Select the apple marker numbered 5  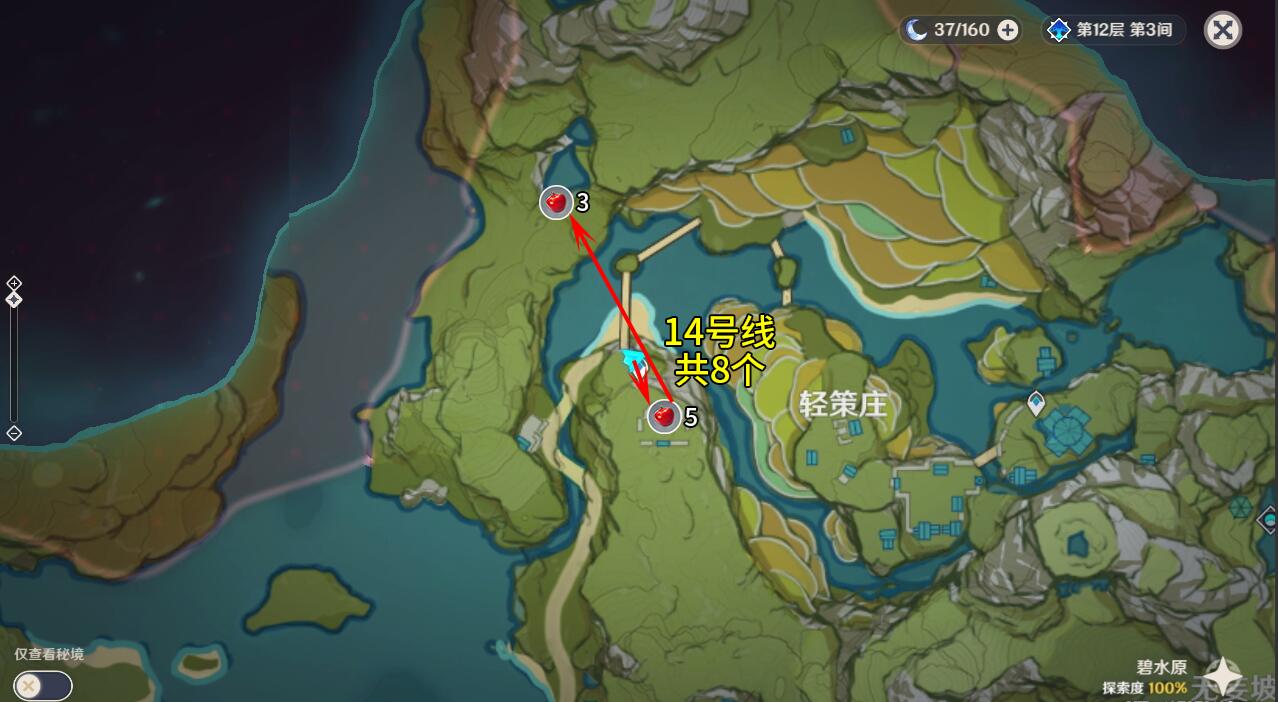[x=663, y=415]
